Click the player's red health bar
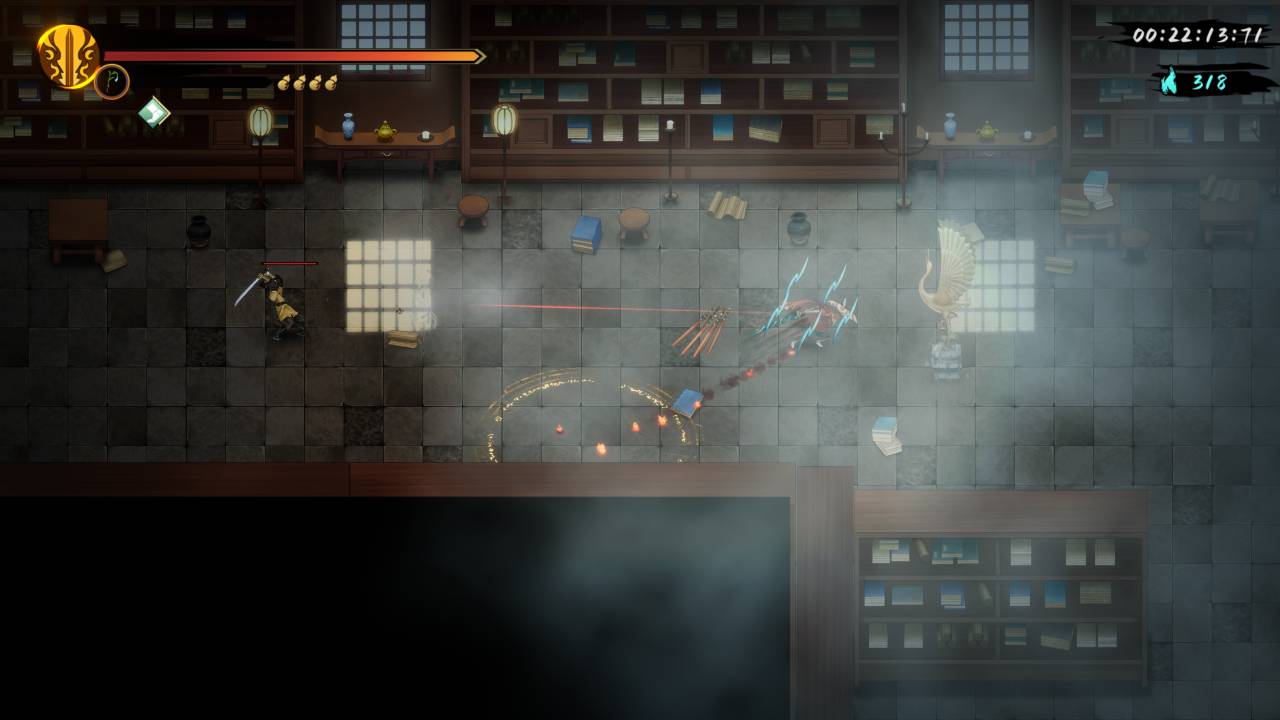Screen dimensions: 1280x720 click(290, 57)
